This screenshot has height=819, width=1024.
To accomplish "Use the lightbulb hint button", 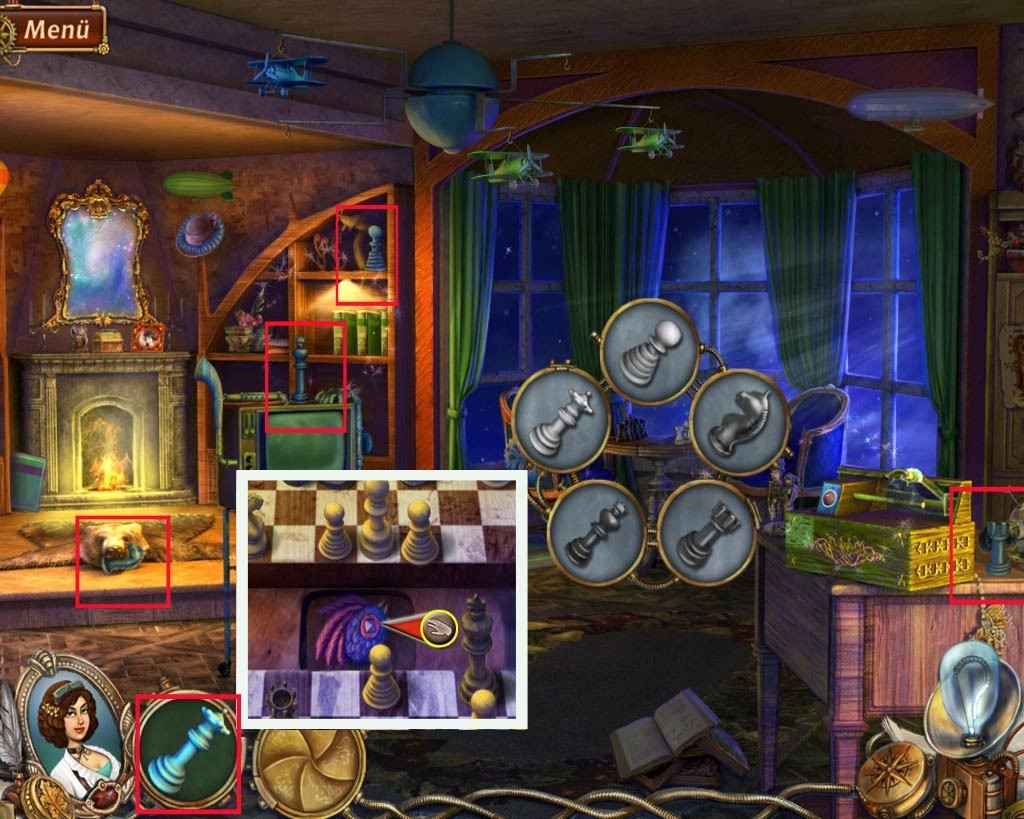I will [x=968, y=698].
